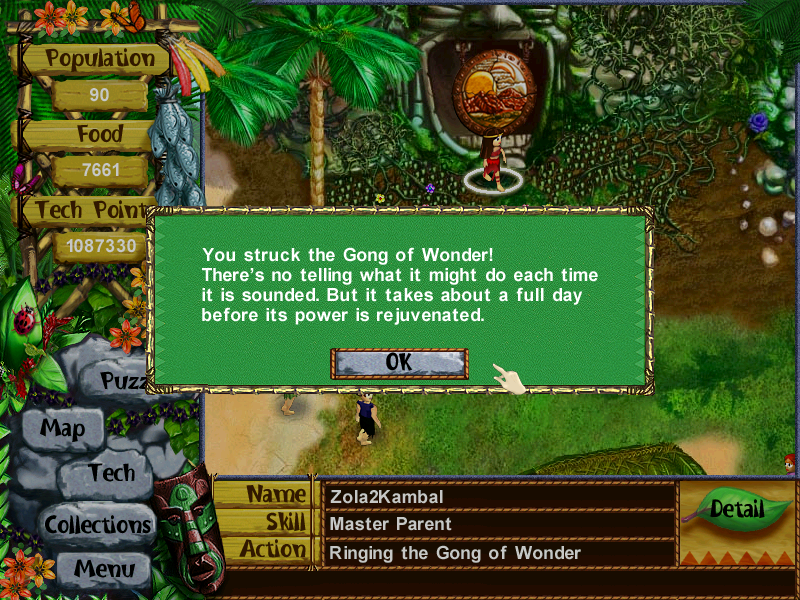
Task: Confirm the Gong of Wonder message with OK
Action: (x=399, y=363)
